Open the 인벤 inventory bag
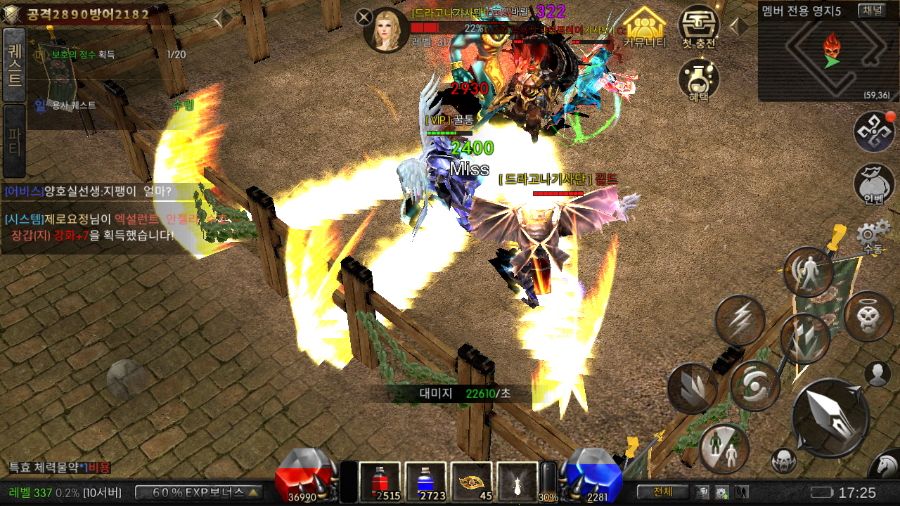 [873, 183]
